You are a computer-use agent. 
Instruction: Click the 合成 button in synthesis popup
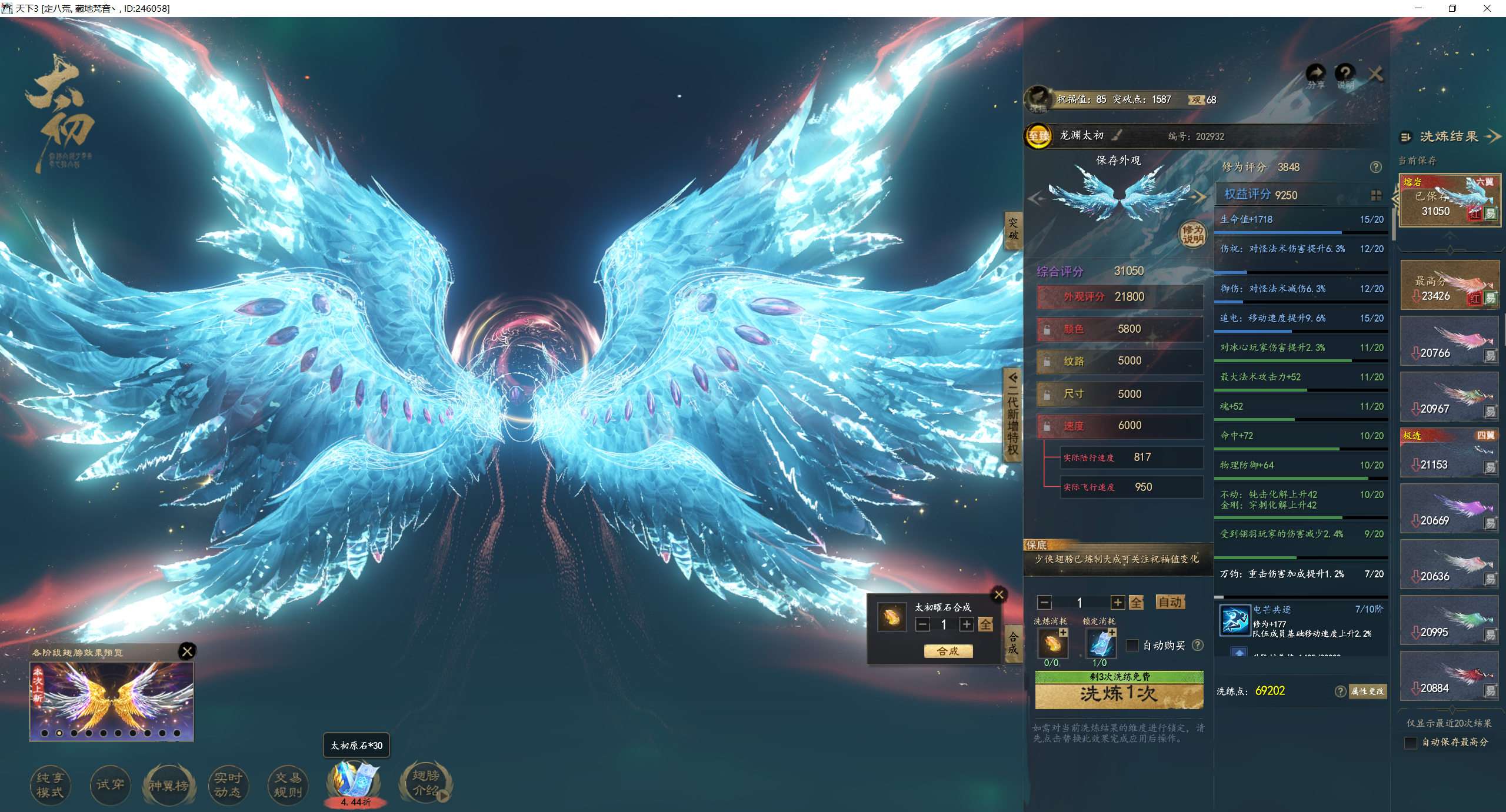[x=948, y=651]
